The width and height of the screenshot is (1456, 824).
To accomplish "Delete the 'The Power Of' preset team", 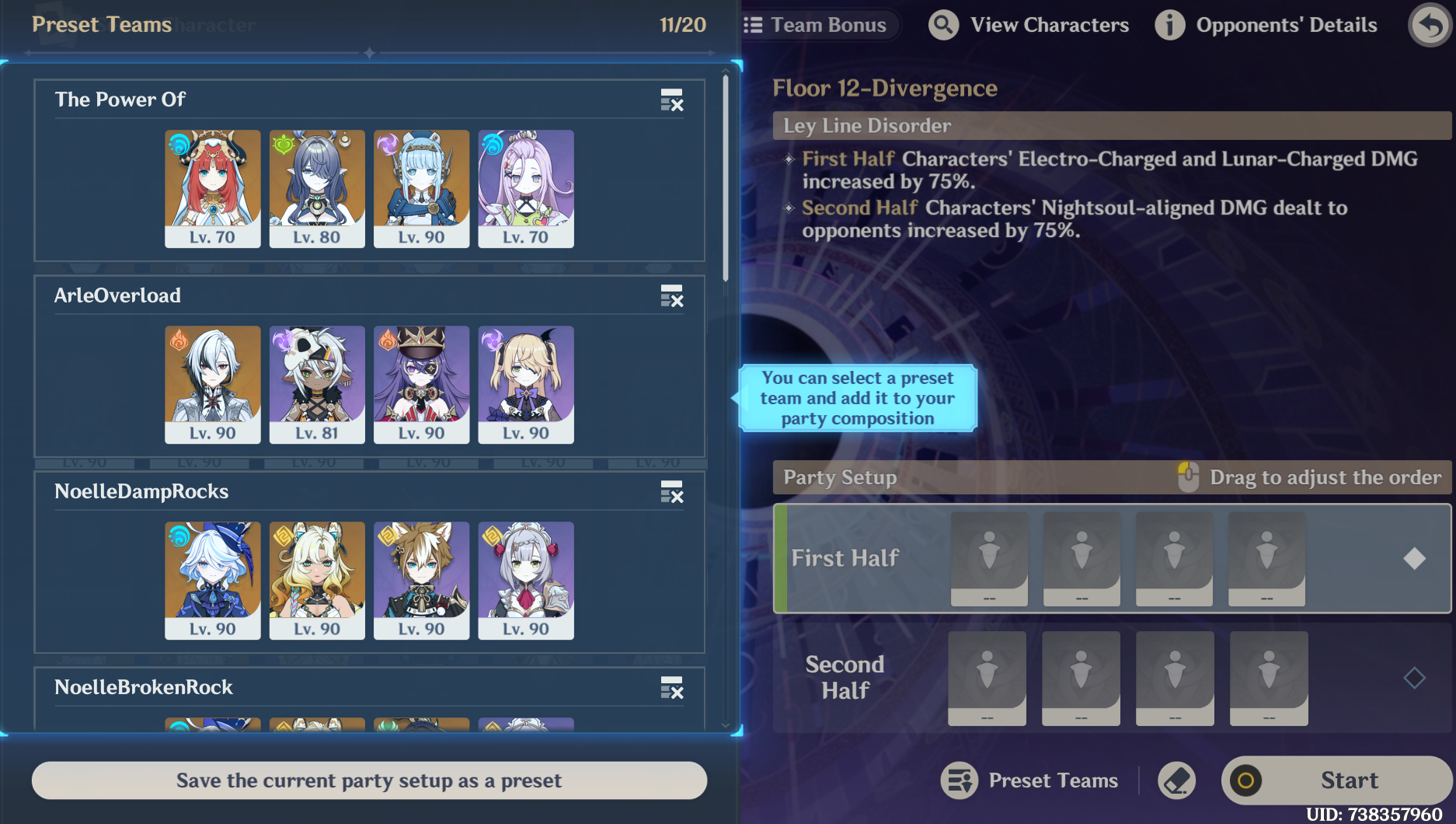I will [x=671, y=100].
